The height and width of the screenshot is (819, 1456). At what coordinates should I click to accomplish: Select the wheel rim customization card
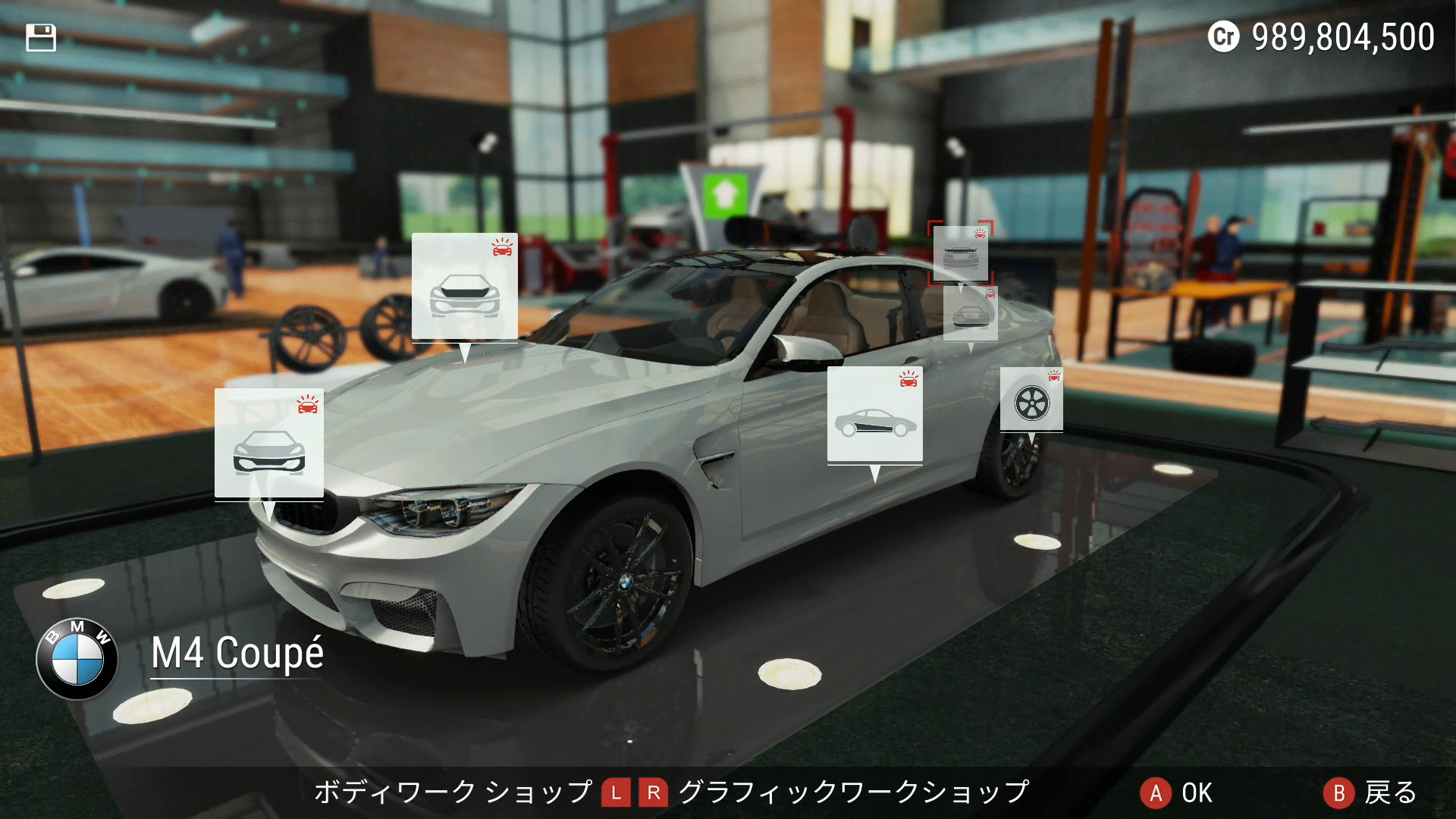(1031, 400)
